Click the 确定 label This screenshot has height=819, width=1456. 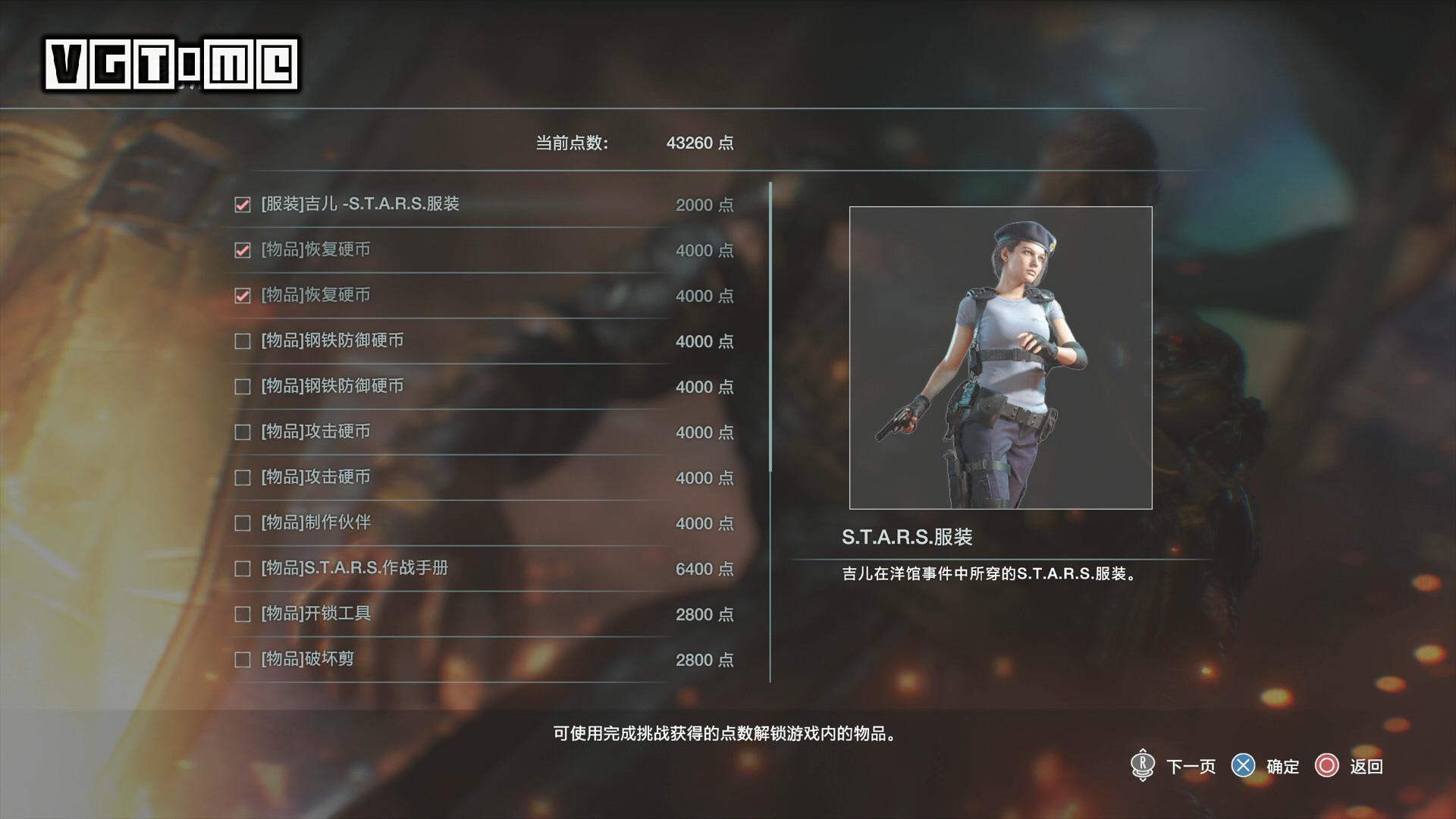coord(1282,767)
